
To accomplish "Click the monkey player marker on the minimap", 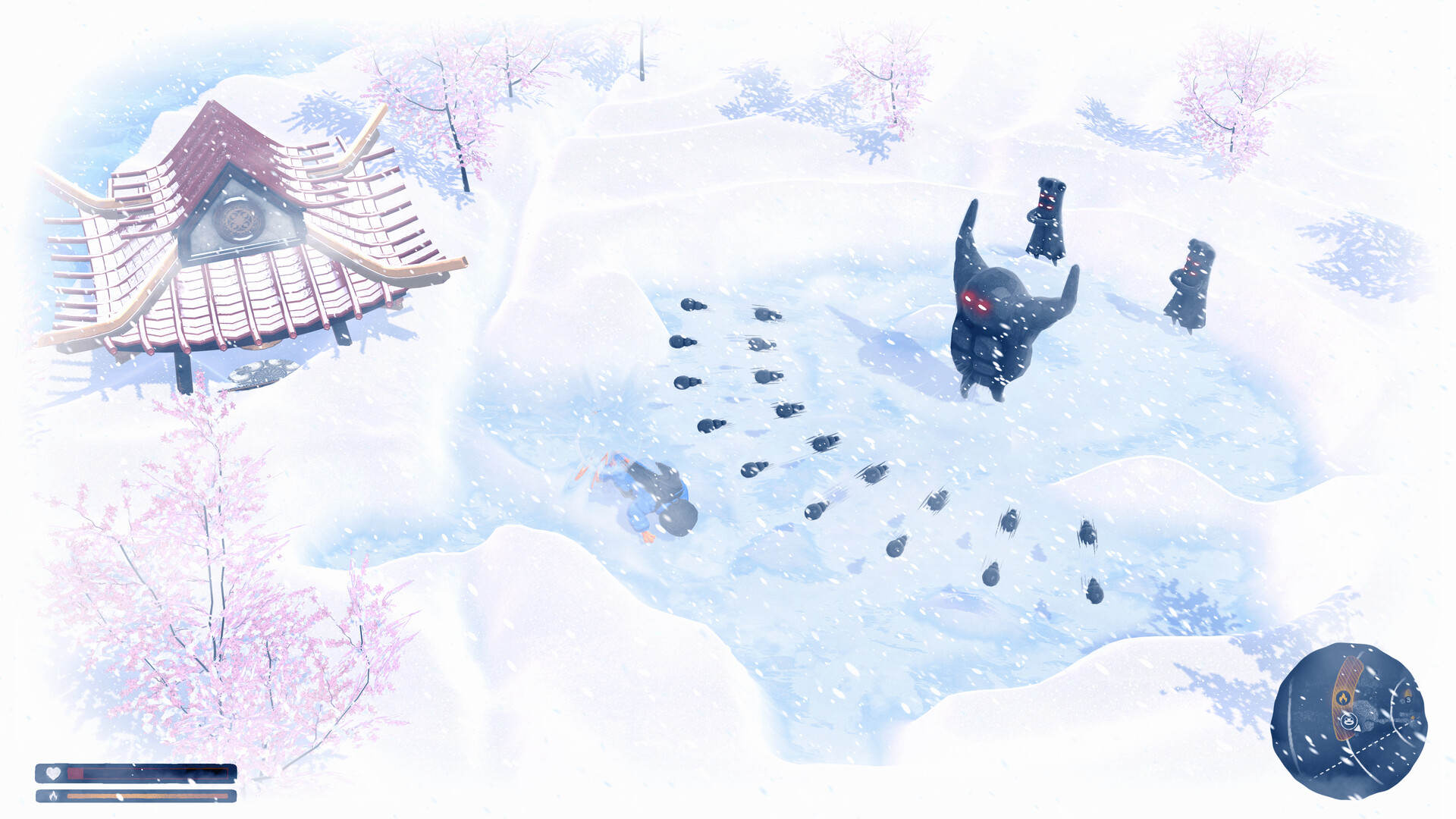I will pos(1348,720).
